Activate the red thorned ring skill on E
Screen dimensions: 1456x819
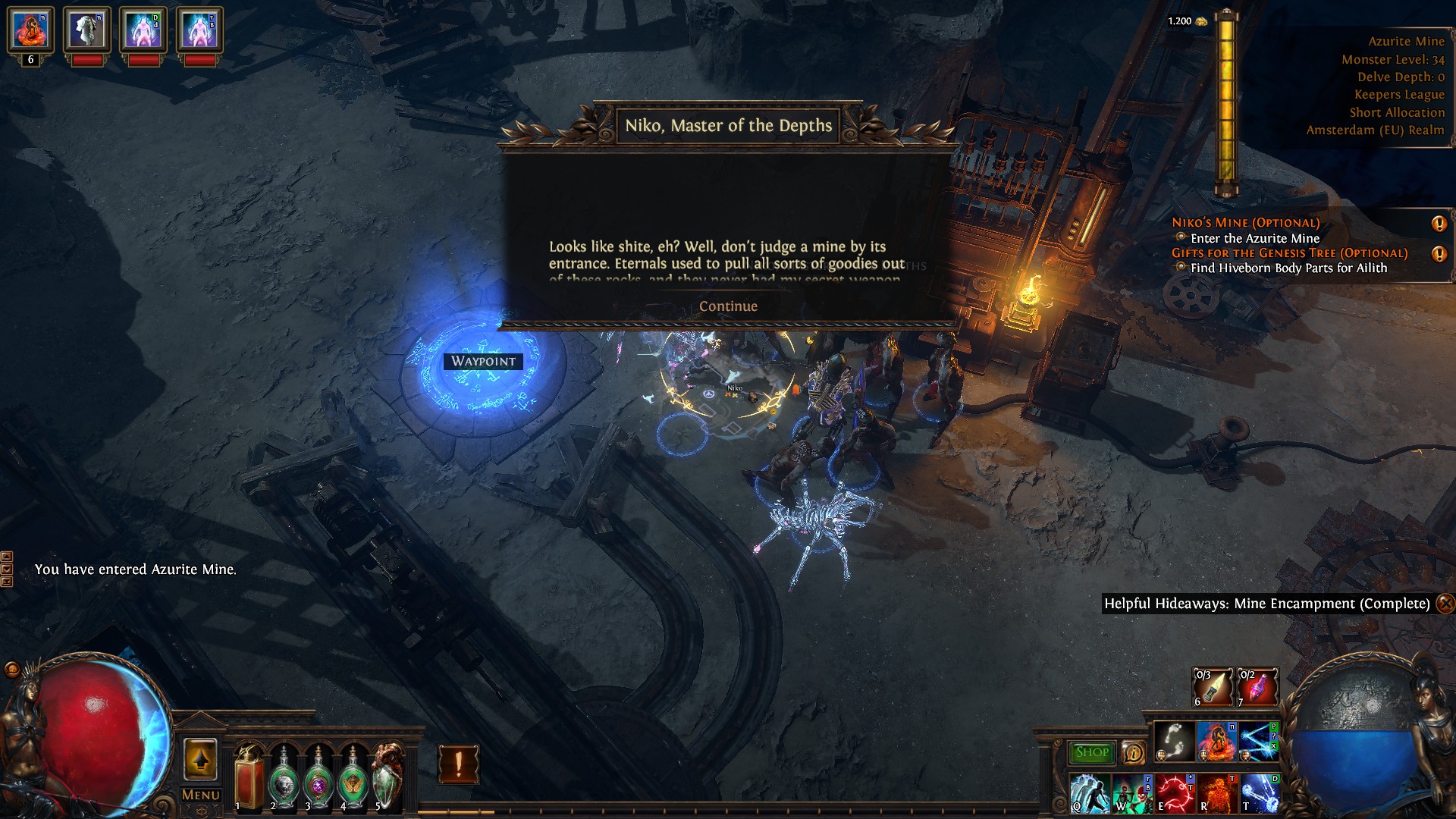(1174, 793)
